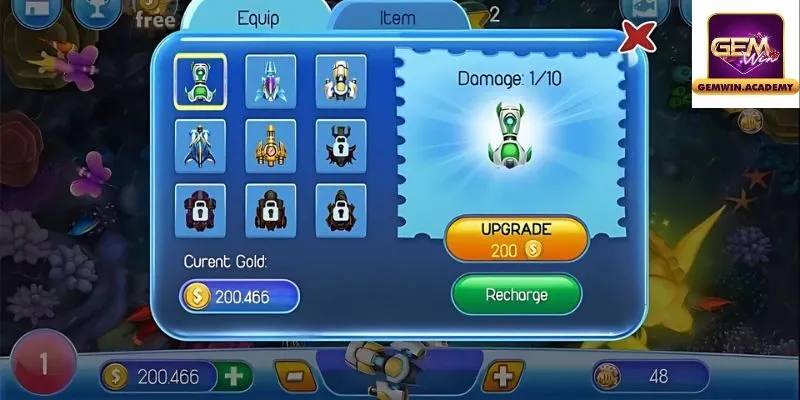This screenshot has width=800, height=400.
Task: Decrease bet with the orange minus button
Action: point(295,377)
